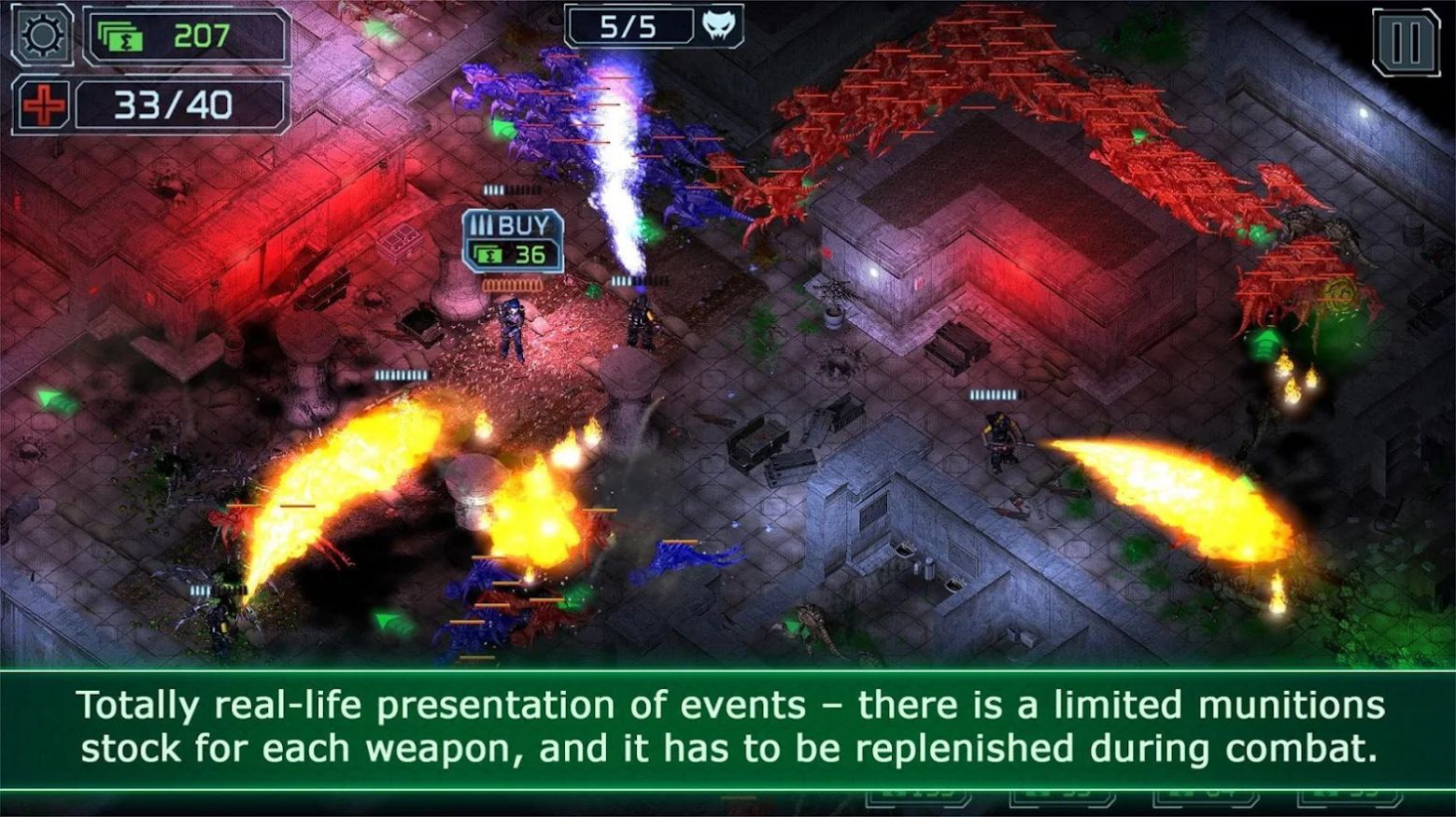Click the ammo bars icon inside the BUY button
This screenshot has height=817, width=1456.
(483, 224)
